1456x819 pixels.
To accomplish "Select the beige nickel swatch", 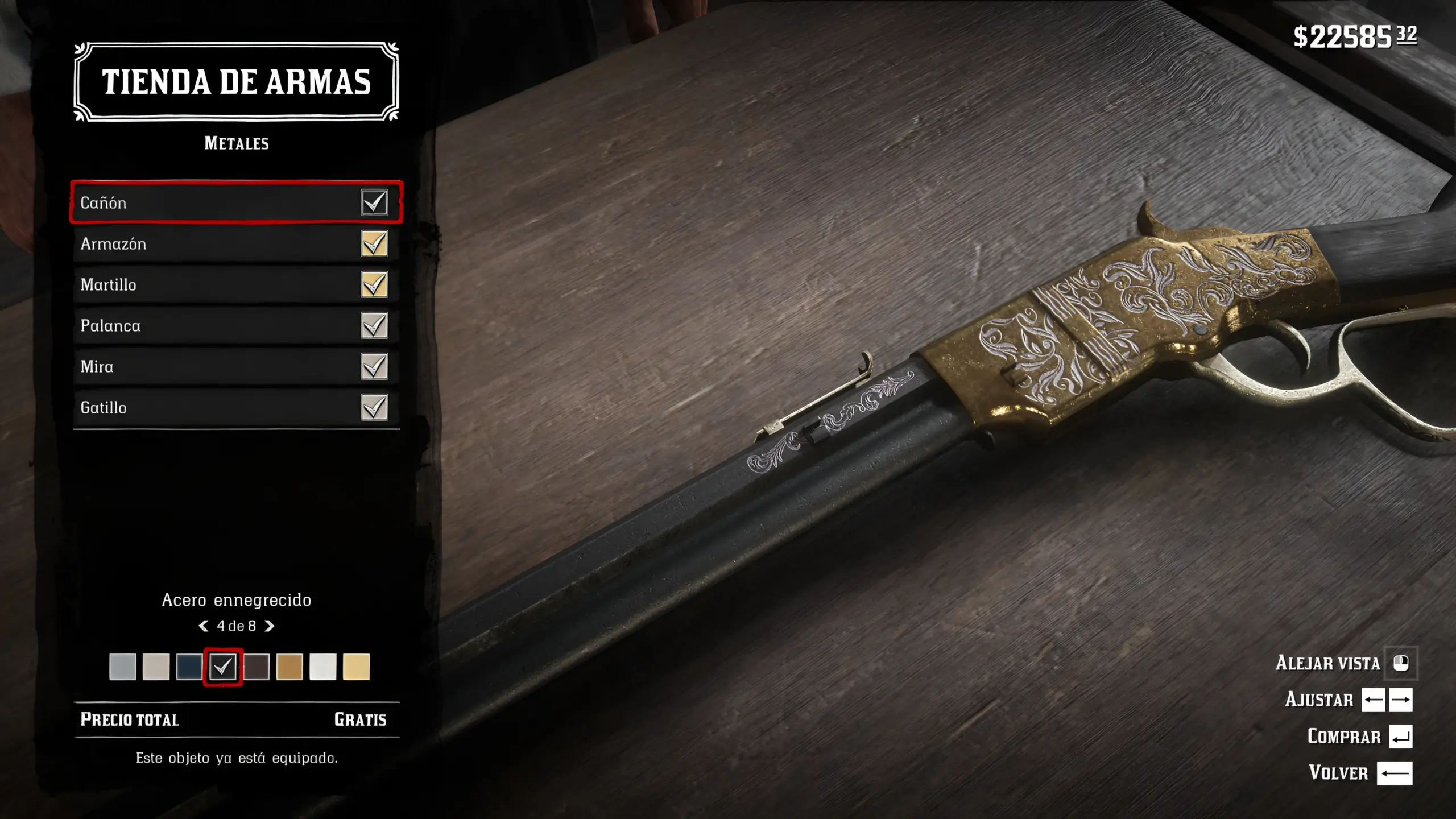I will click(156, 667).
